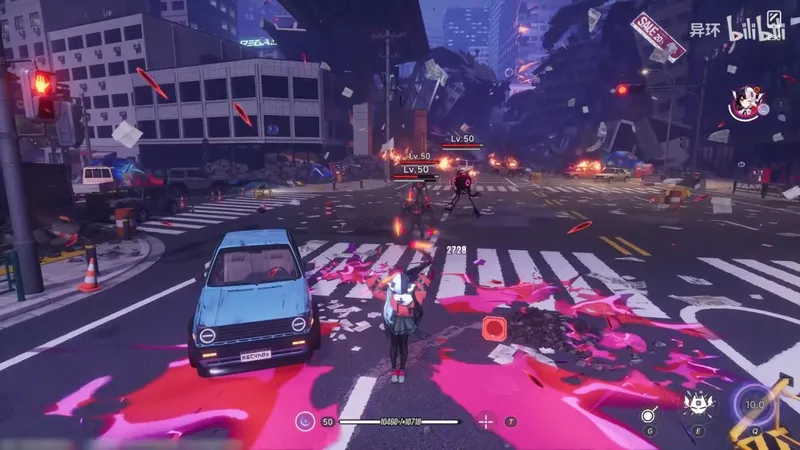Toggle the crosshair target-lock icon
This screenshot has height=450, width=800.
[486, 421]
